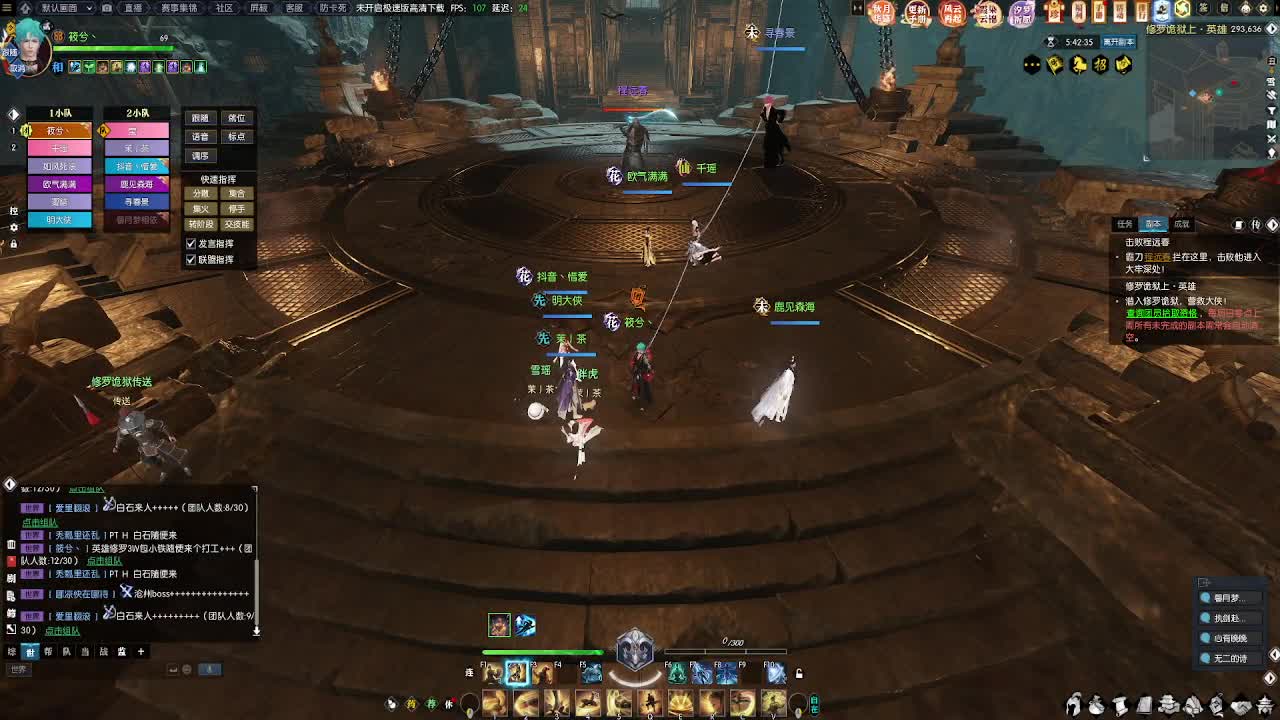Toggle the 发言指挥 checkbox

point(191,244)
